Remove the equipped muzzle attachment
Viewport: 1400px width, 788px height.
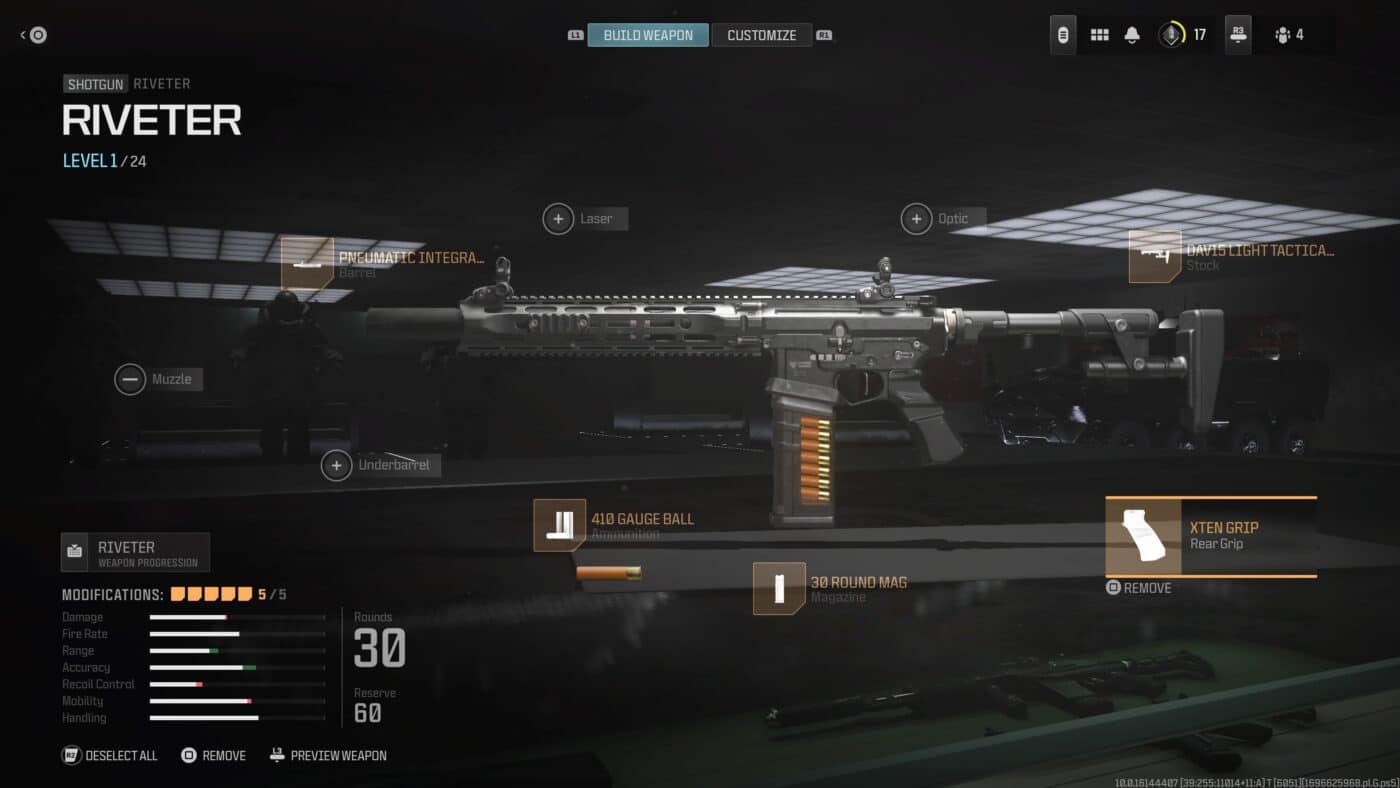(x=130, y=379)
